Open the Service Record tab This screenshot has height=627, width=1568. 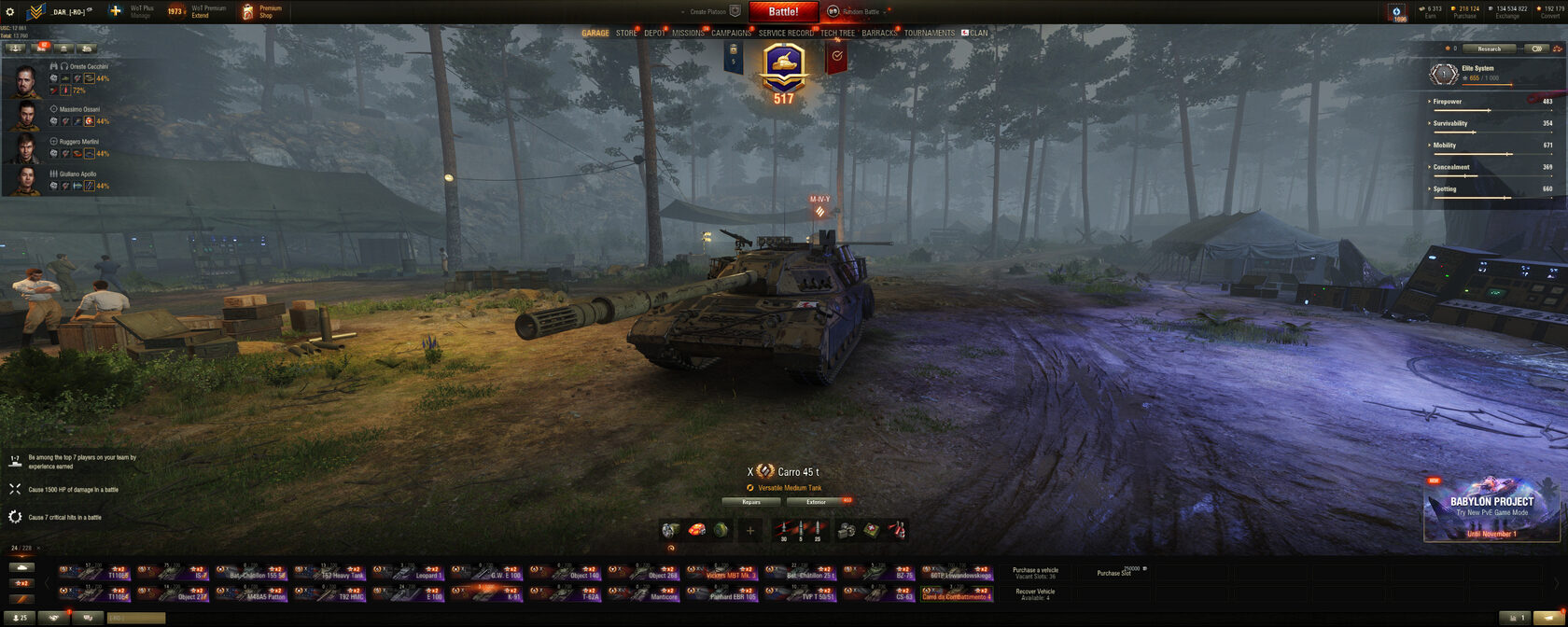point(786,33)
